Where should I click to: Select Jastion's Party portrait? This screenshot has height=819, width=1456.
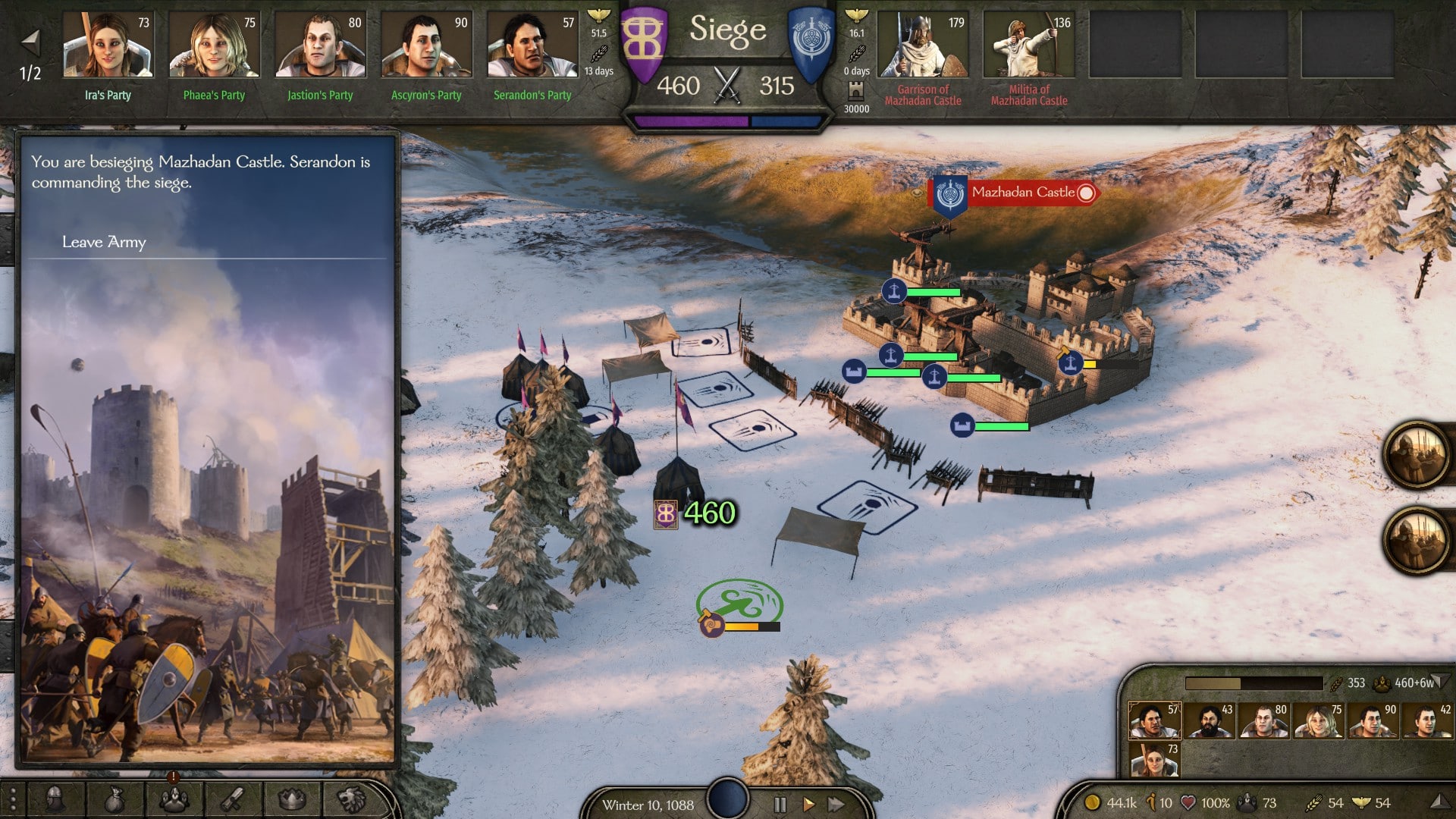click(x=320, y=45)
